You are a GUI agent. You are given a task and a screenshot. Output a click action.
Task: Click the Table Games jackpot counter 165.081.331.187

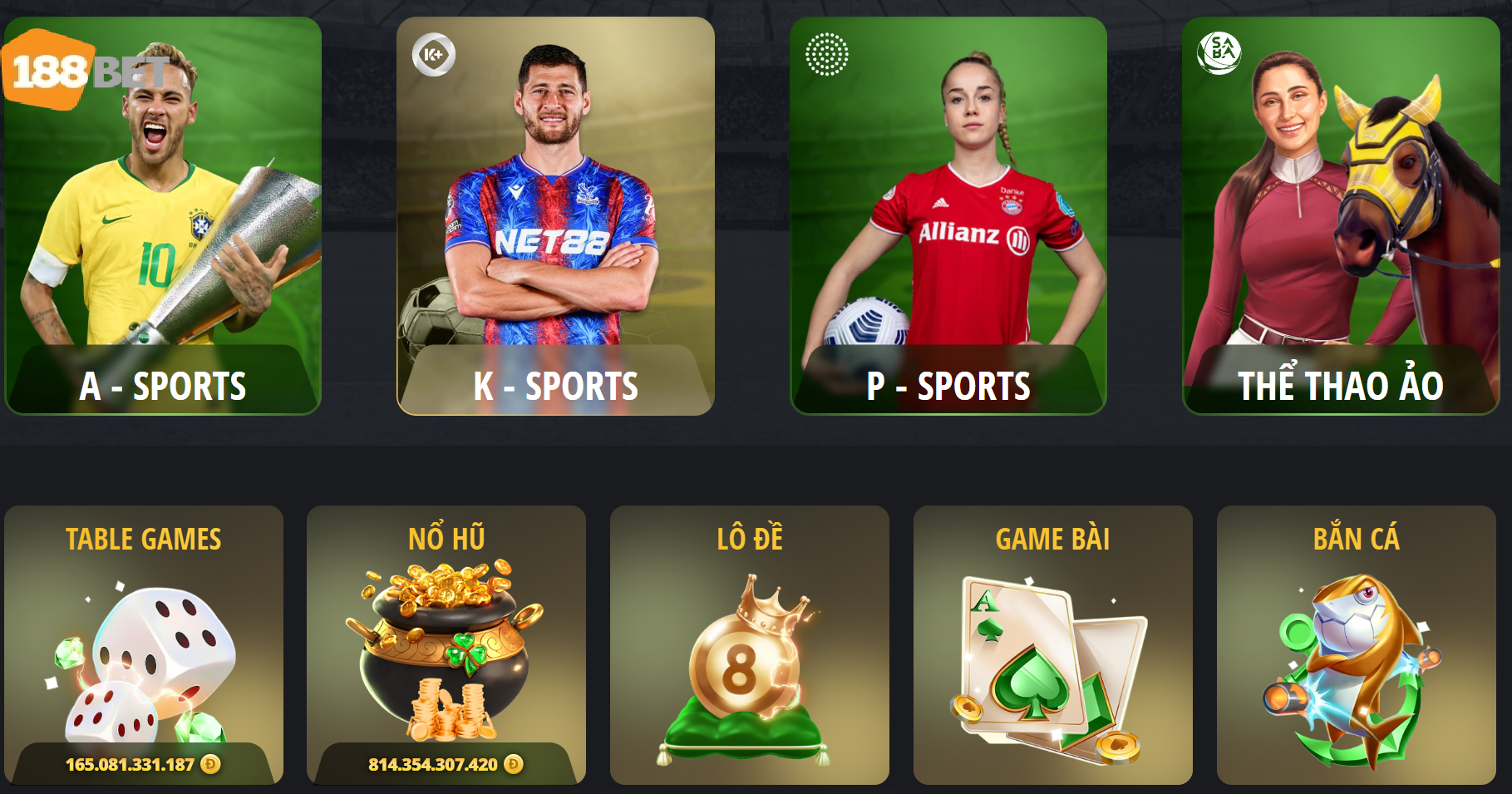pos(131,762)
